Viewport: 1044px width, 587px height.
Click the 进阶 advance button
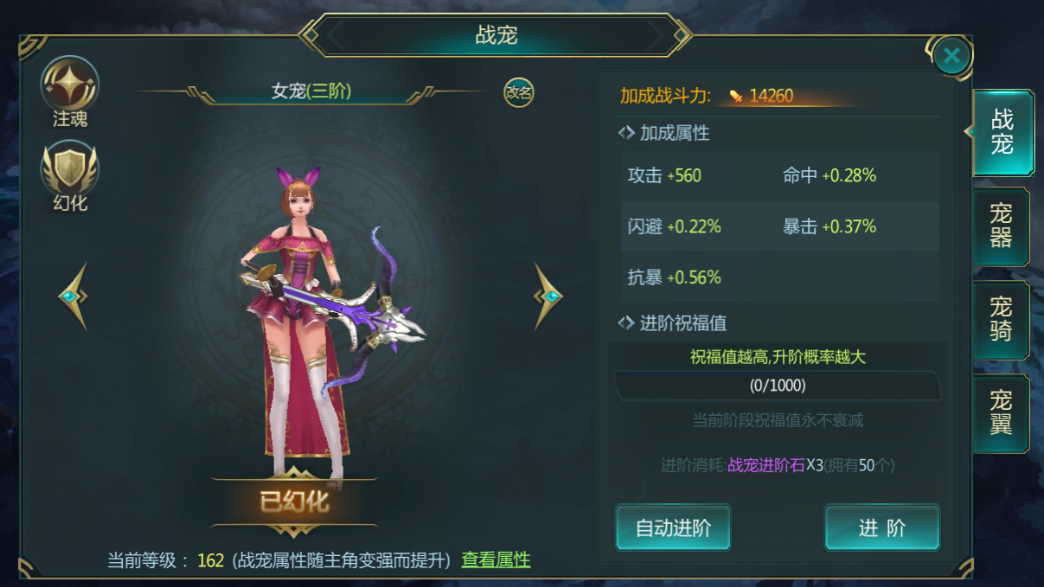[881, 528]
